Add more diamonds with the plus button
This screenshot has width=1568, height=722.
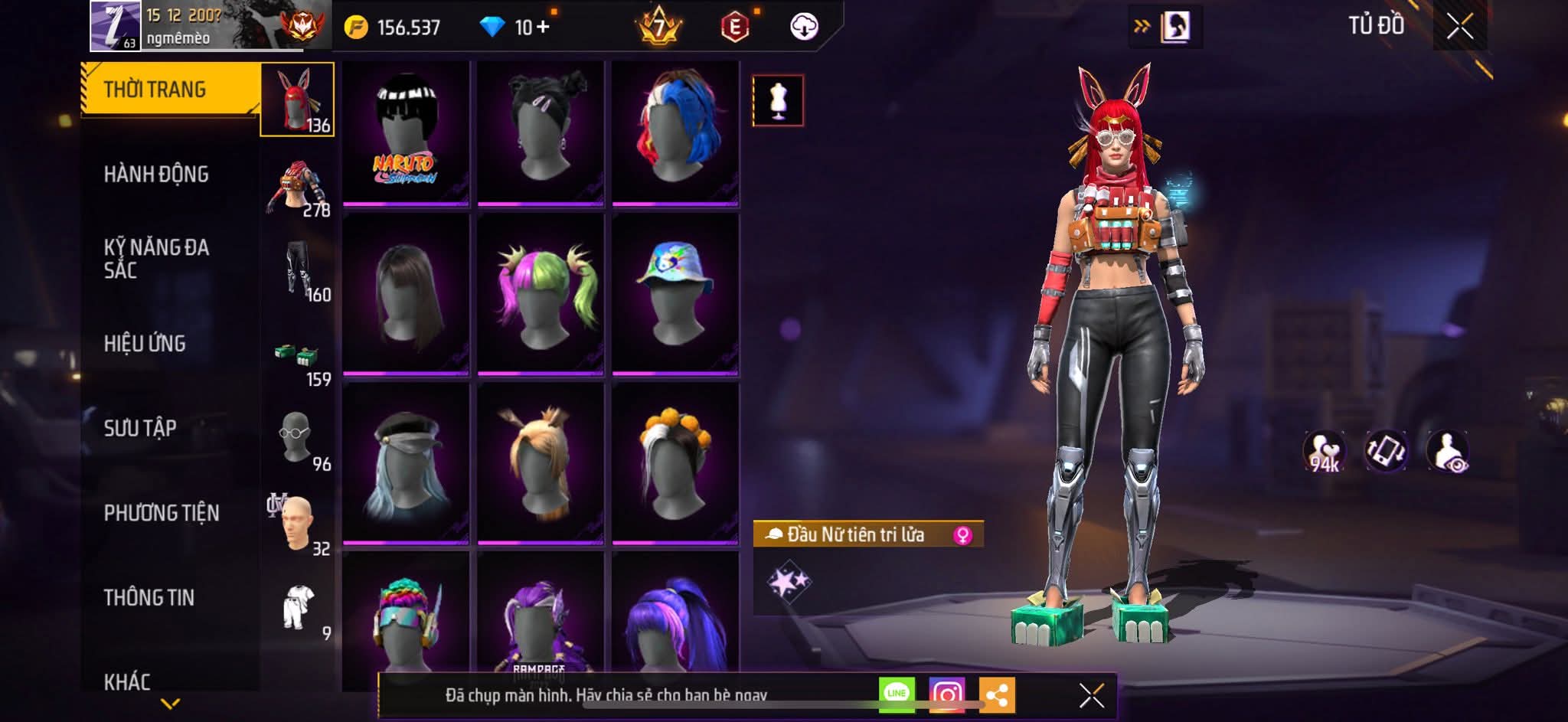pyautogui.click(x=543, y=27)
